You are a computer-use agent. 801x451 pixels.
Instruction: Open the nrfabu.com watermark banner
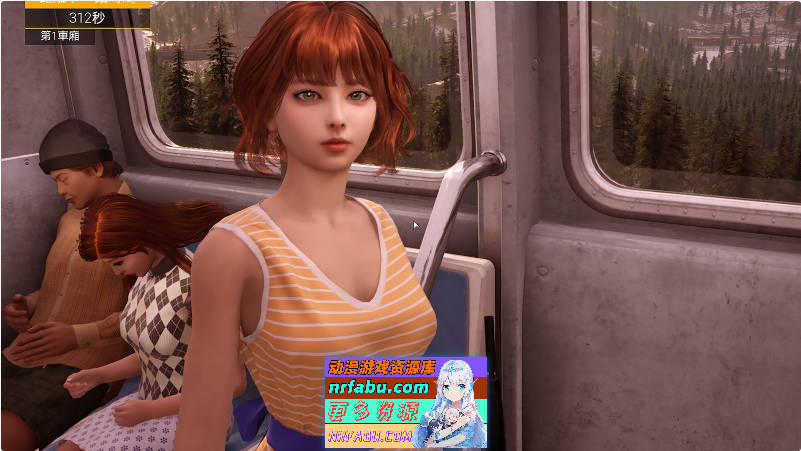(x=405, y=401)
